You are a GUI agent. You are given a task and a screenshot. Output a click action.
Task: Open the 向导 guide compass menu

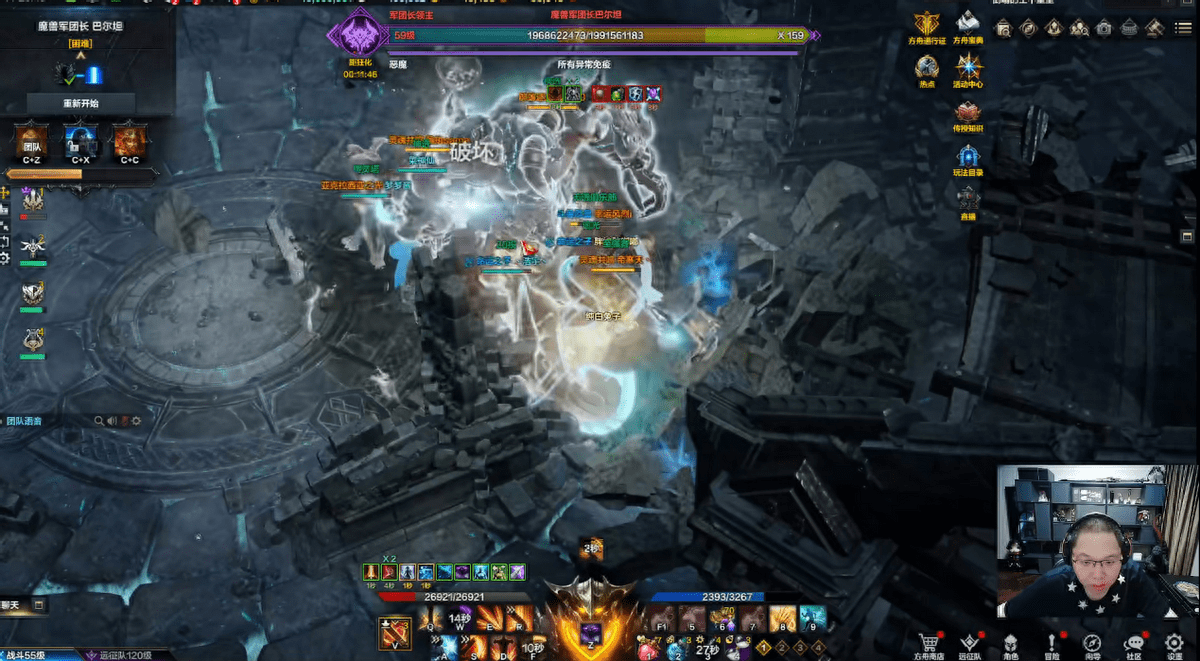pyautogui.click(x=1092, y=644)
